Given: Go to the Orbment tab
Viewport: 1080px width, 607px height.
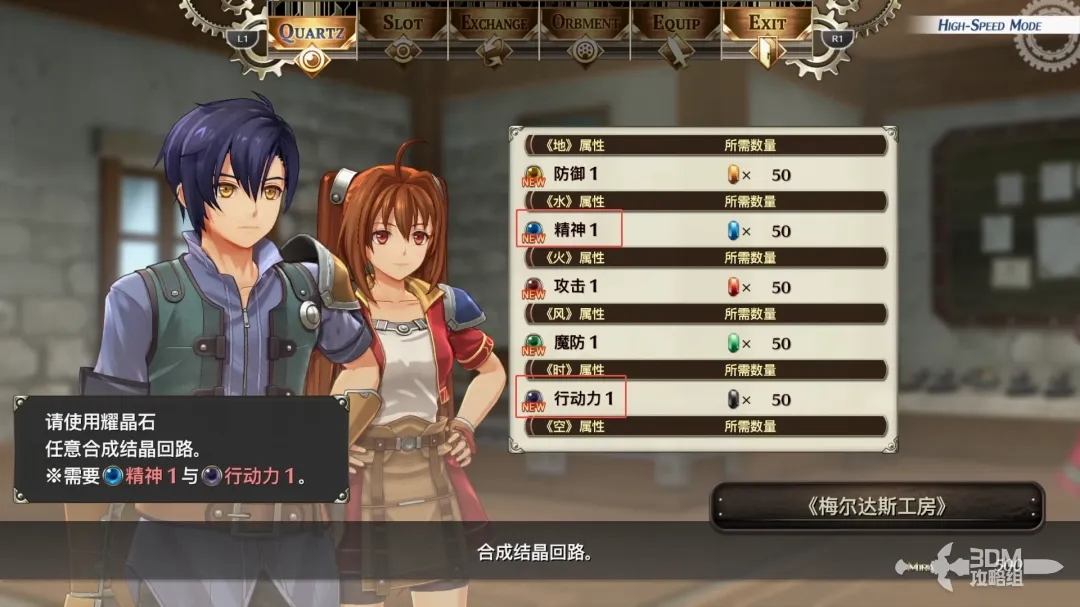Looking at the screenshot, I should click(x=585, y=24).
